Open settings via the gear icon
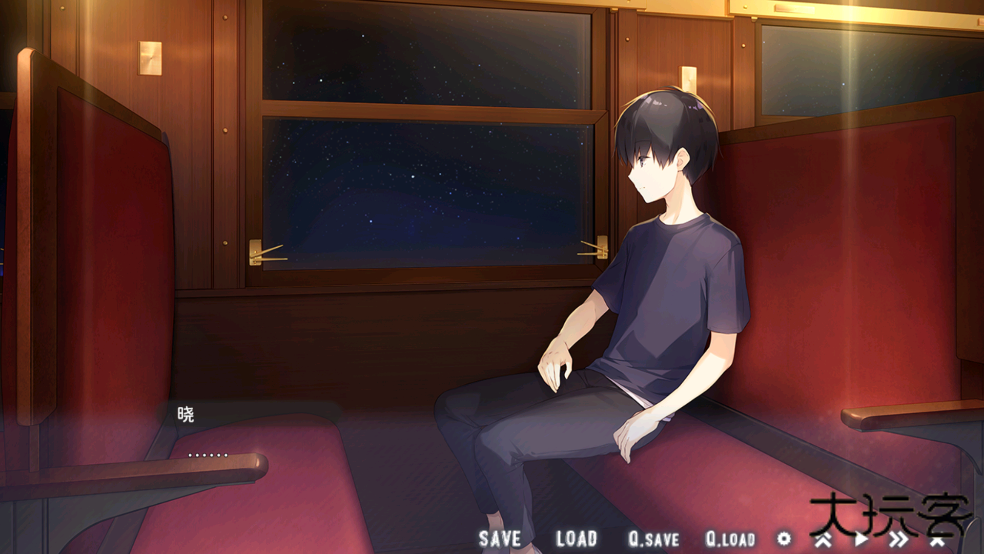This screenshot has width=984, height=554. pos(784,538)
